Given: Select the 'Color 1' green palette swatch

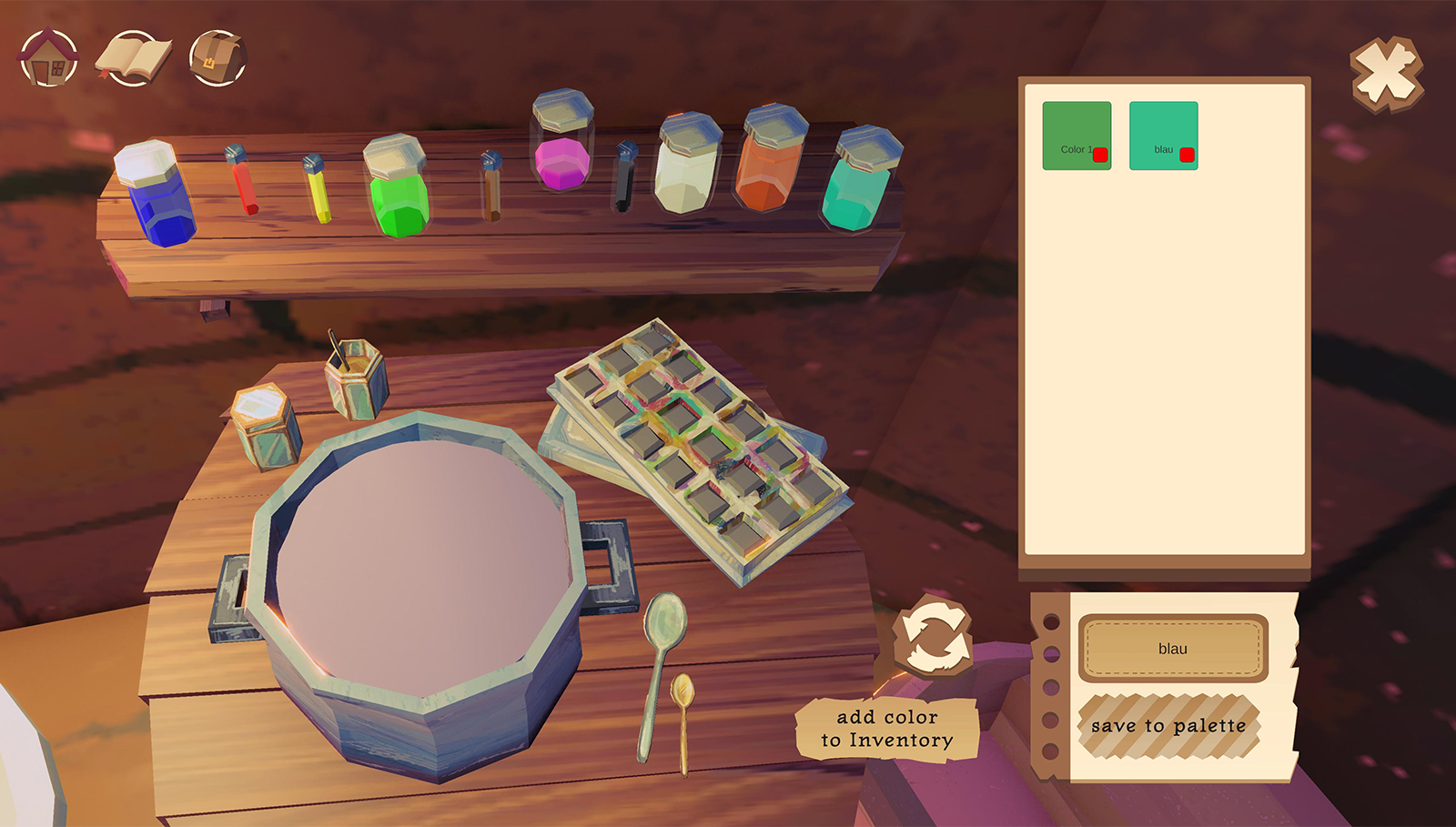Looking at the screenshot, I should pos(1068,127).
